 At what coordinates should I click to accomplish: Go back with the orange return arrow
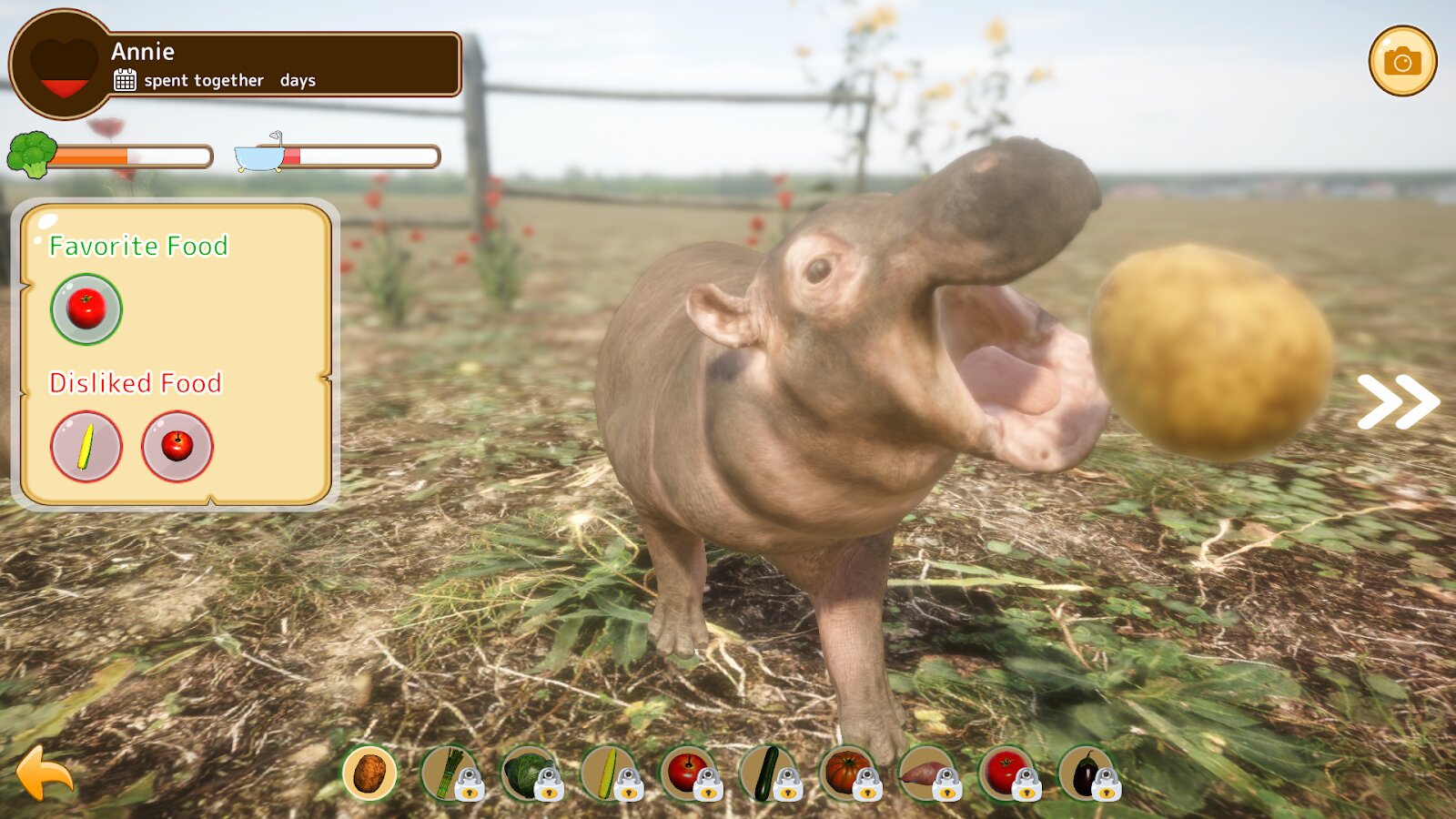[45, 773]
